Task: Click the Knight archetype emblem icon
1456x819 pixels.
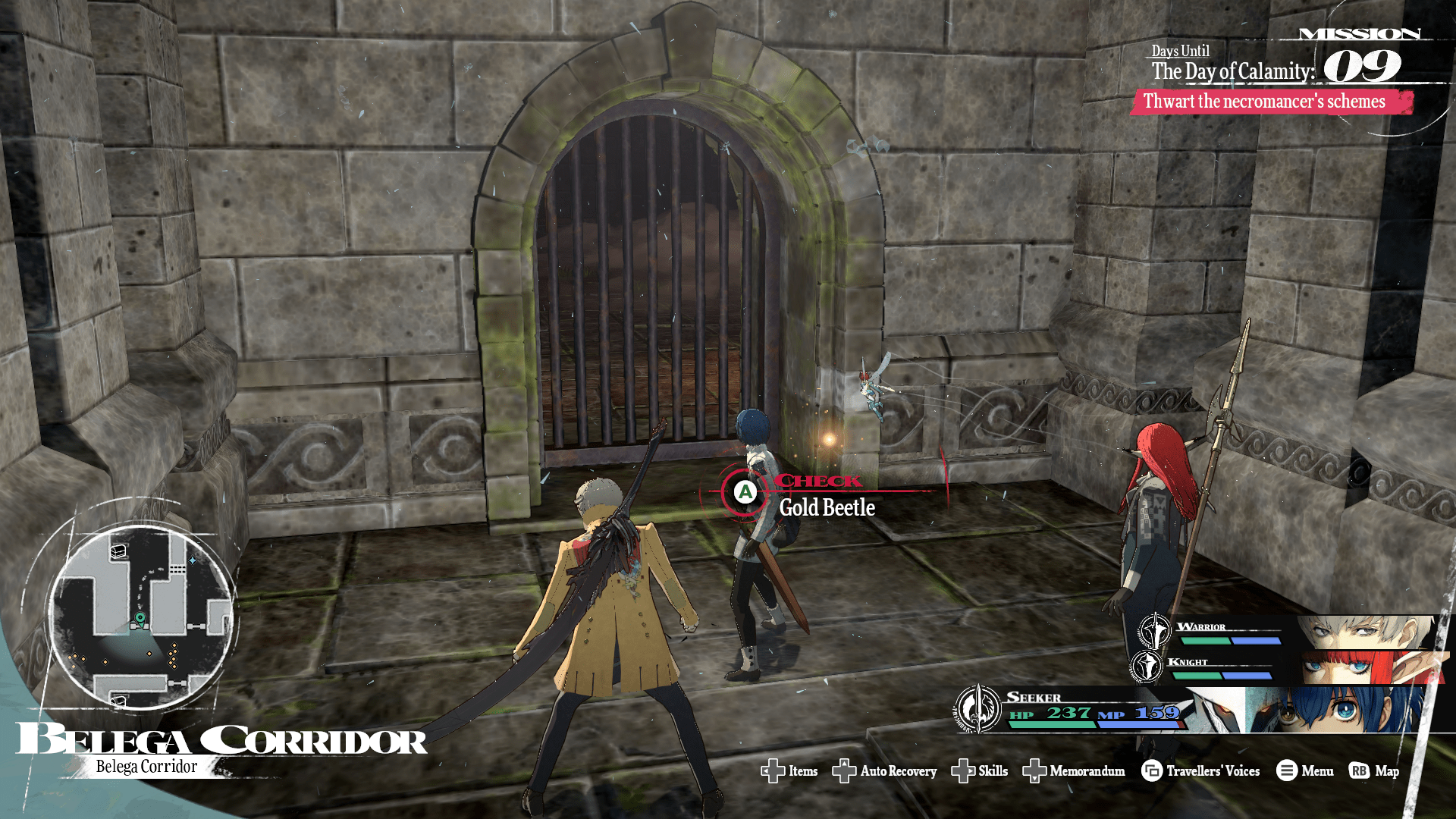Action: coord(1146,667)
